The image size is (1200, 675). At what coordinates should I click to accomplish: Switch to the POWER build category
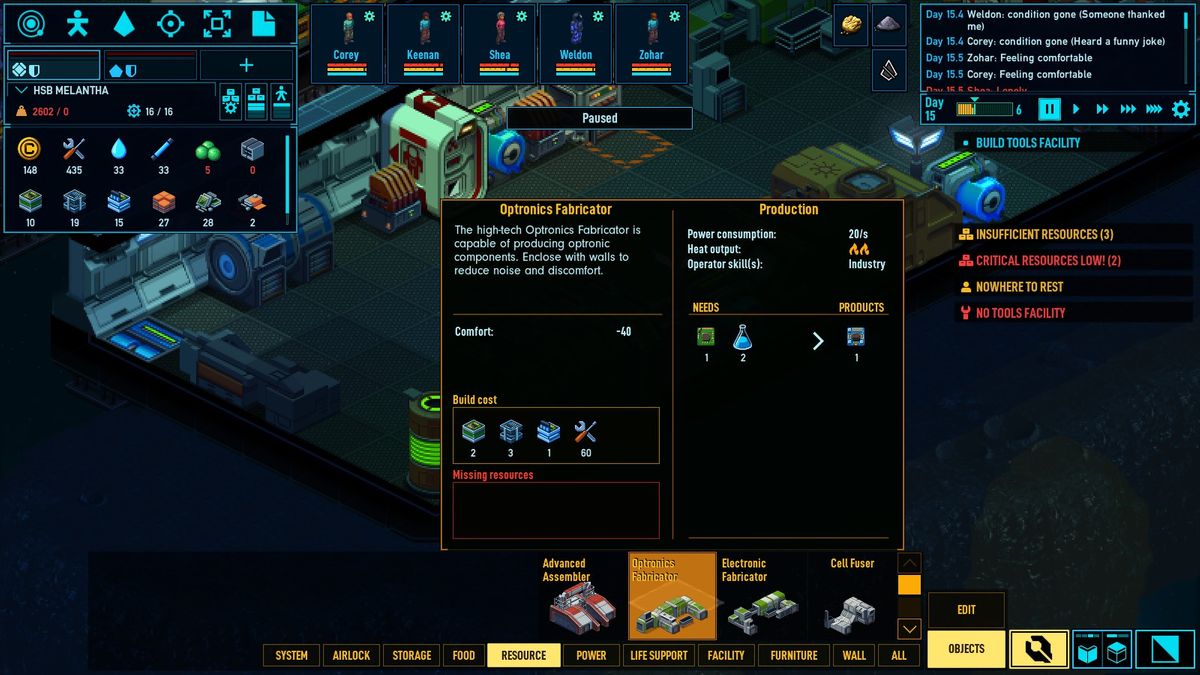[x=591, y=655]
